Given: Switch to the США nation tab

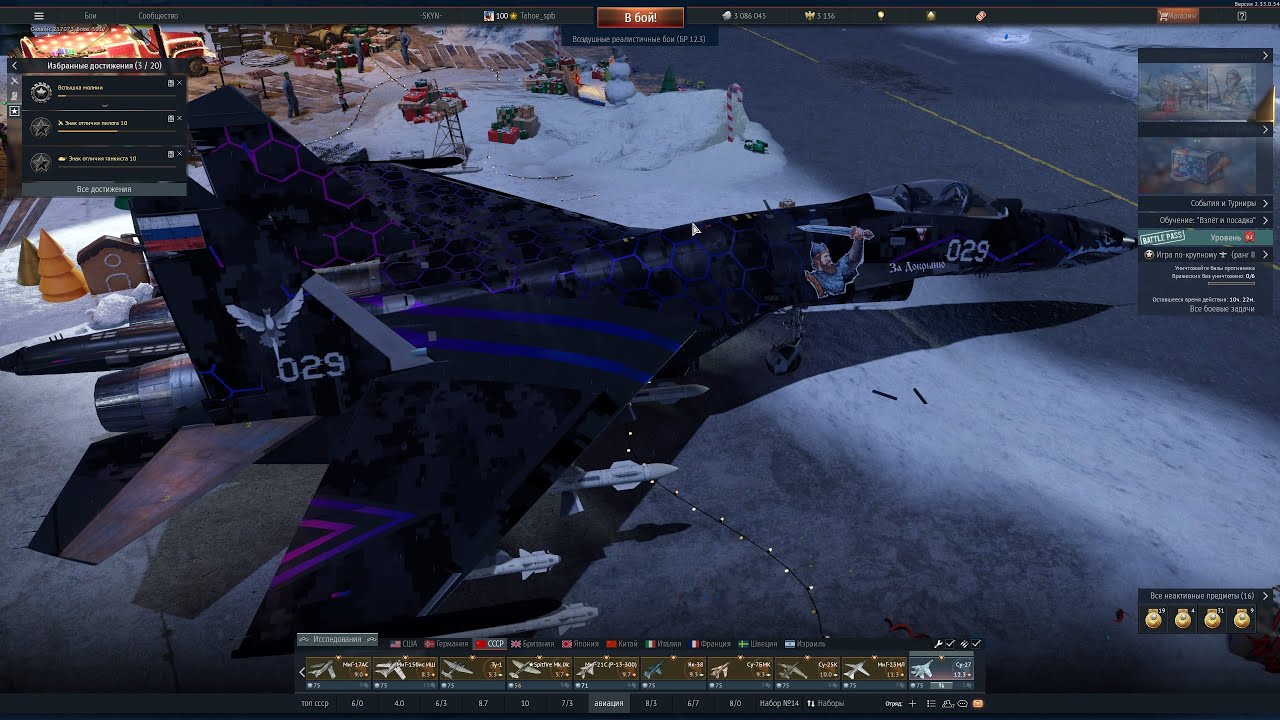Looking at the screenshot, I should click(404, 644).
